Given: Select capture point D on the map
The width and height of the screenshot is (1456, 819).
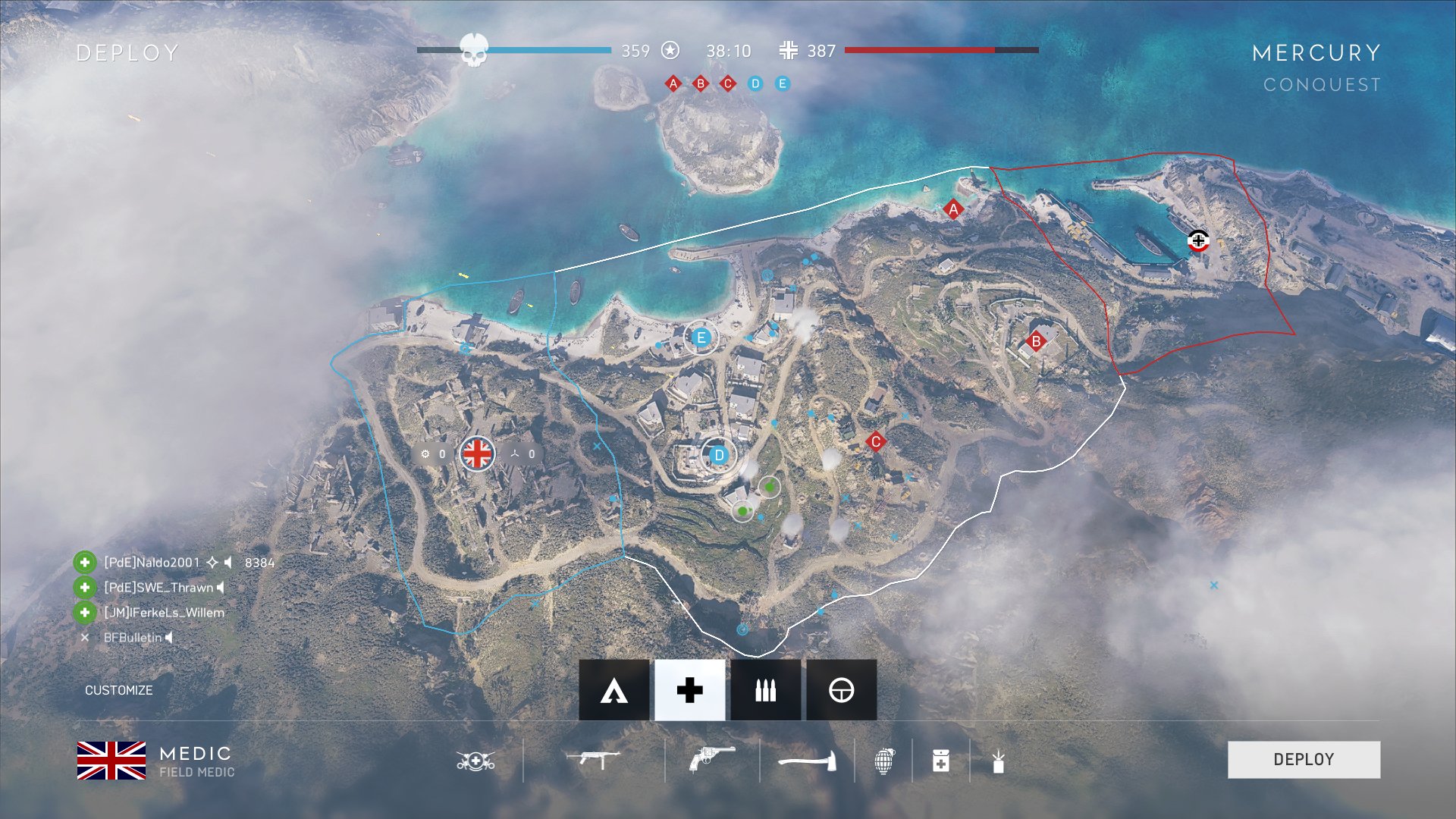Looking at the screenshot, I should [719, 455].
